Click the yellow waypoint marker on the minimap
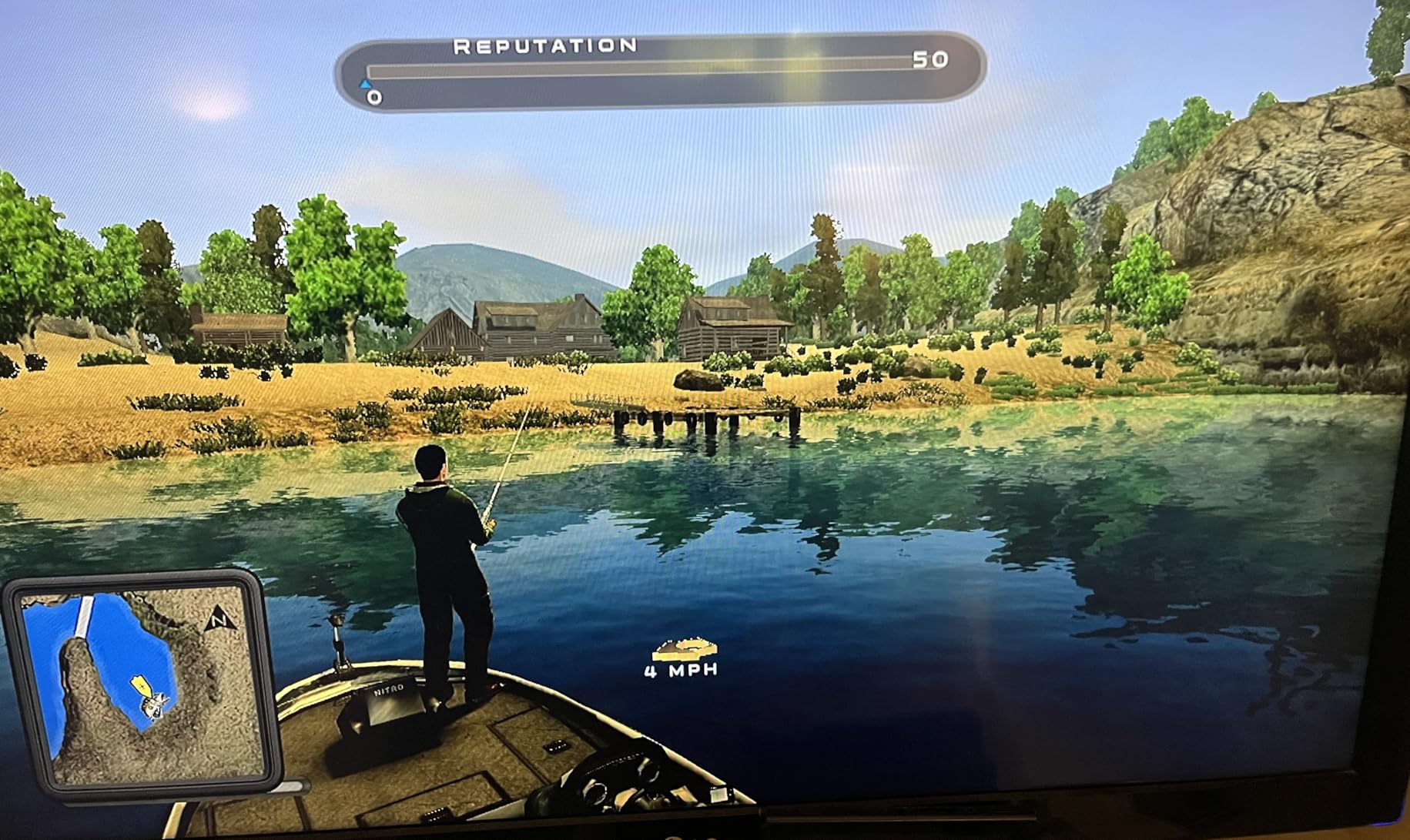The height and width of the screenshot is (840, 1410). click(x=141, y=685)
